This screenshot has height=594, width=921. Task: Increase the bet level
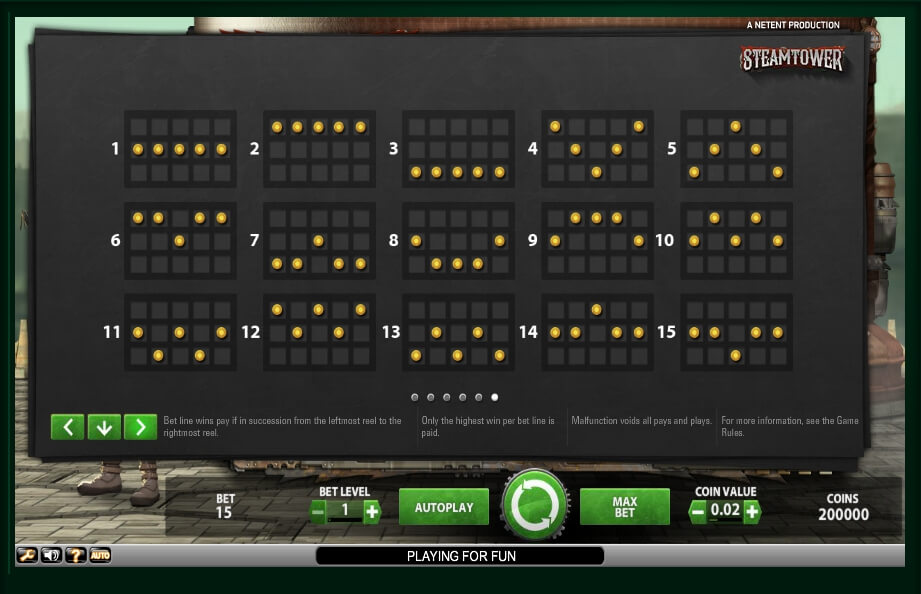pyautogui.click(x=372, y=512)
